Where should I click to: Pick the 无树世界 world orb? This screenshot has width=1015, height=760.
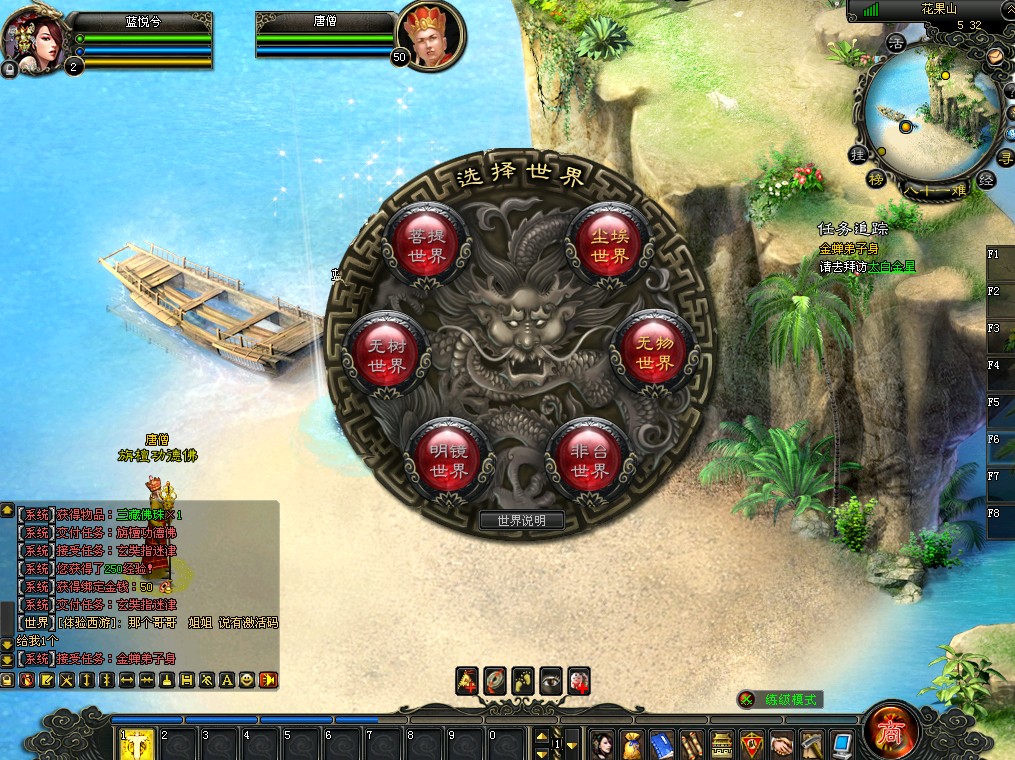coord(385,355)
